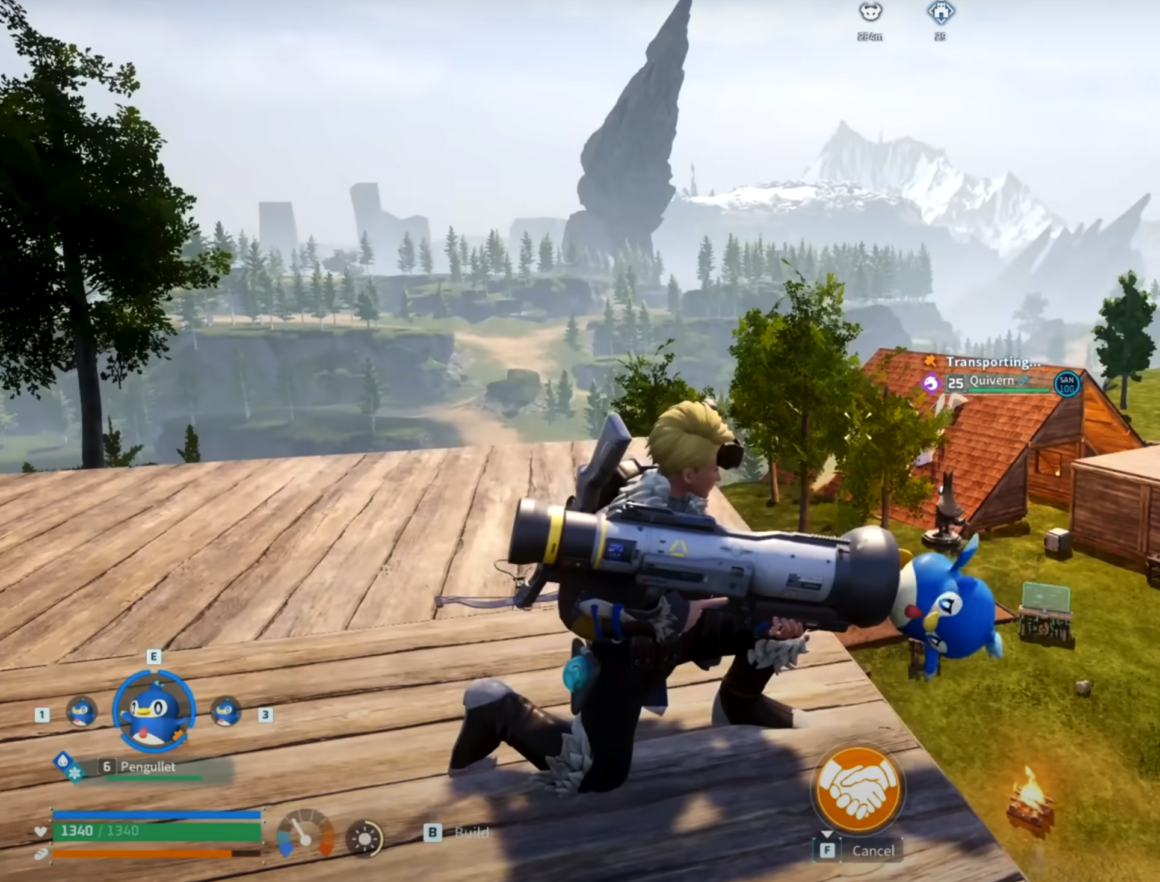Click Pengullet's water droplet element icon
1160x882 pixels.
click(62, 761)
